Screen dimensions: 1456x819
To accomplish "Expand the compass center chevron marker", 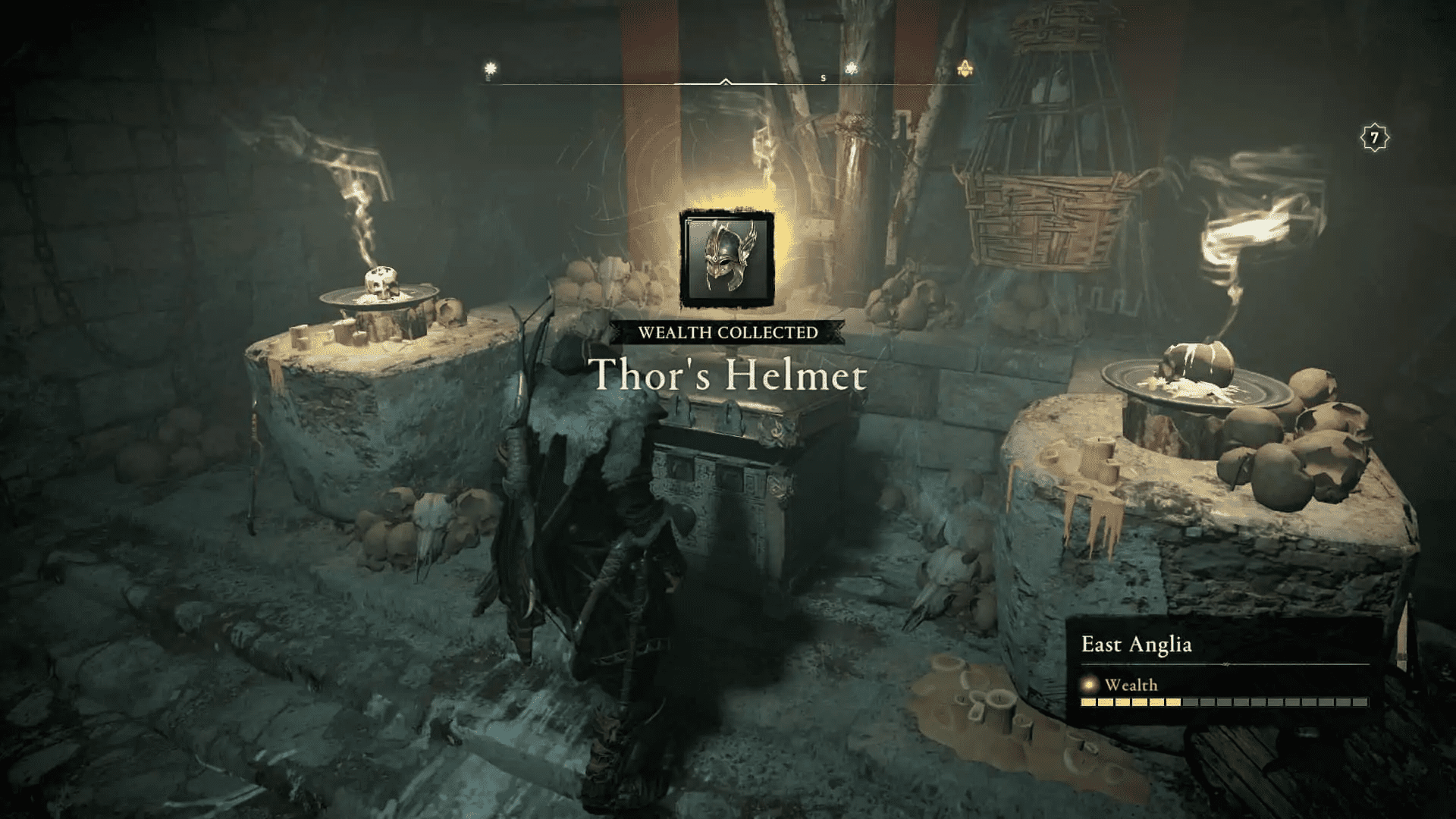I will tap(726, 80).
